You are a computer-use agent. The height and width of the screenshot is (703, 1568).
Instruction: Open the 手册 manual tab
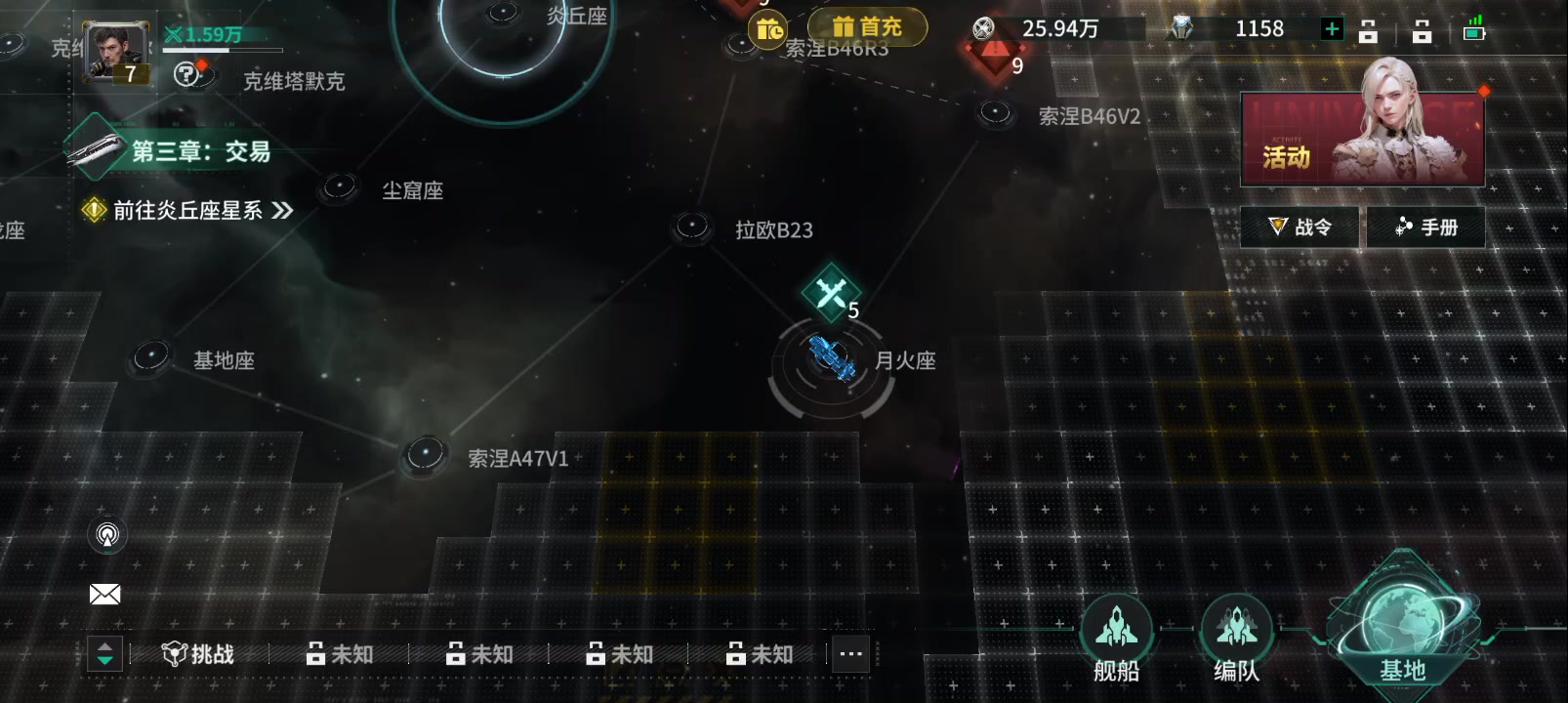1425,226
